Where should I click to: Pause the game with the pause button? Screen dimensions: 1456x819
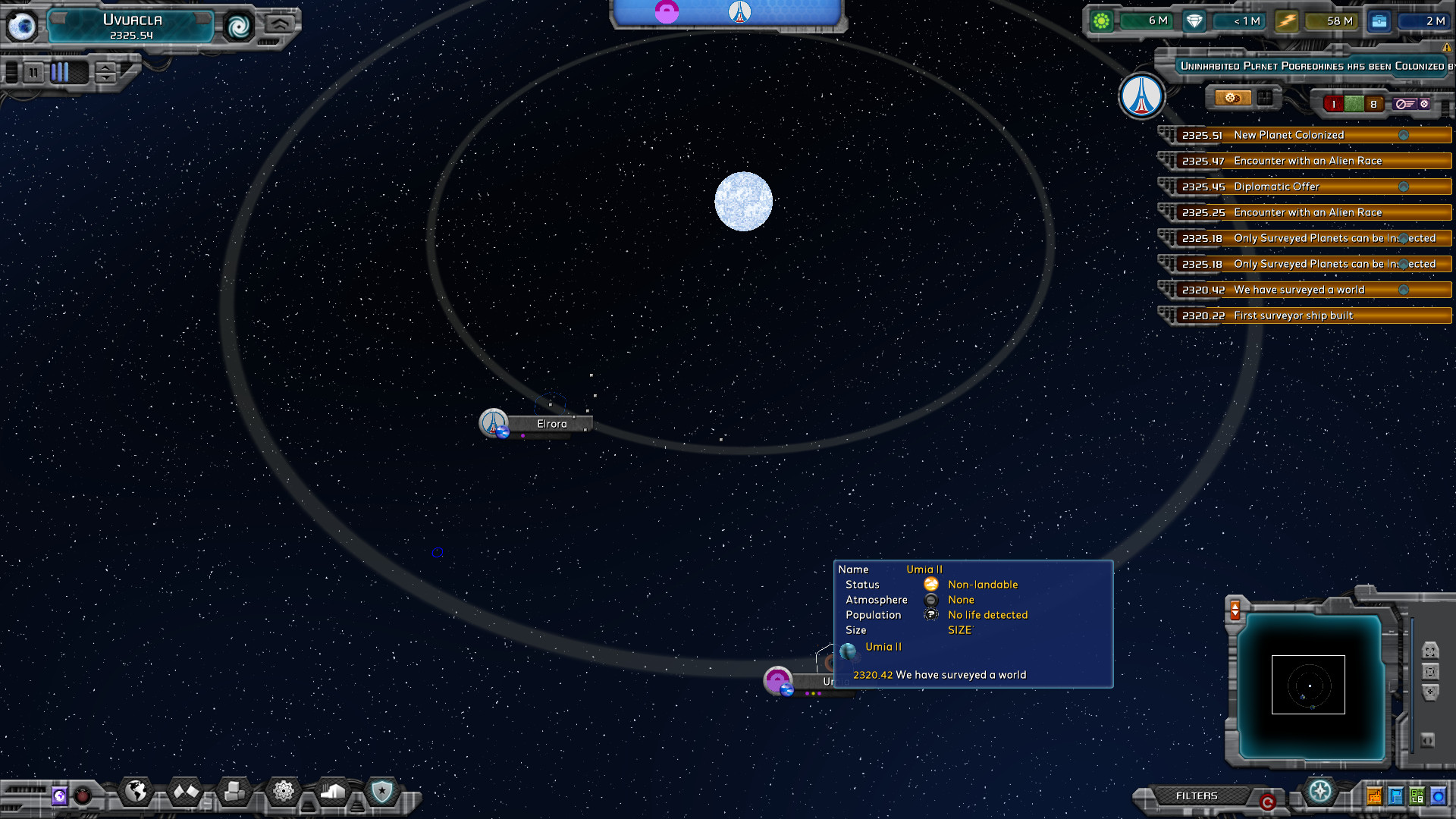pyautogui.click(x=33, y=73)
